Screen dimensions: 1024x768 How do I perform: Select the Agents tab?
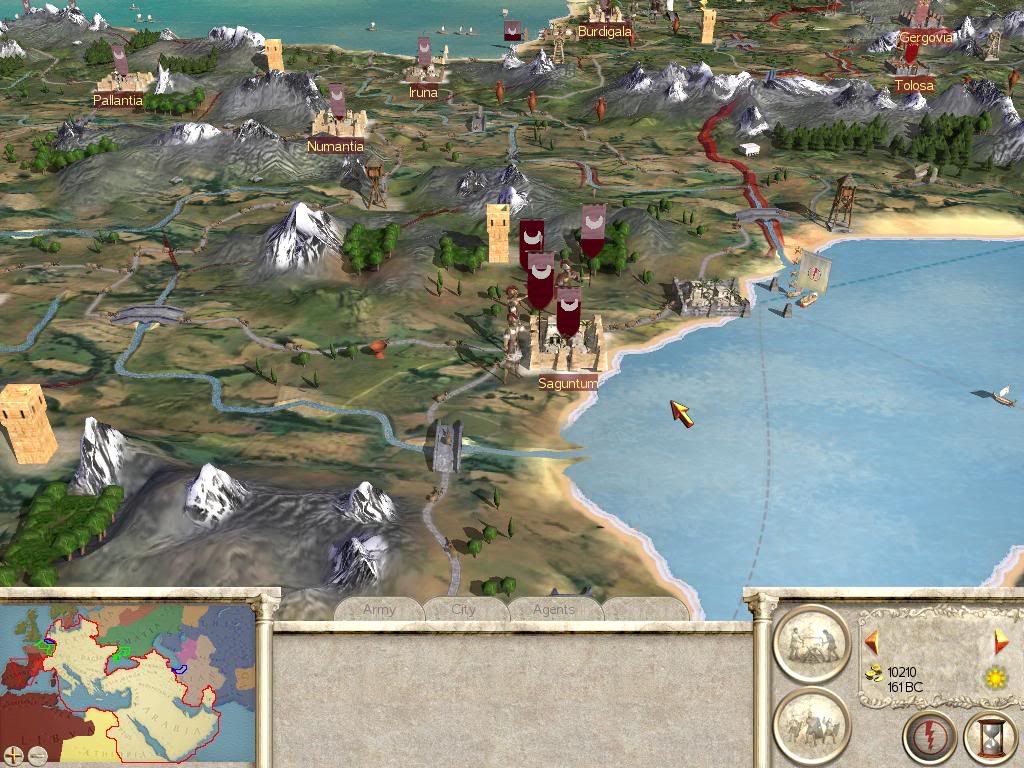tap(553, 609)
